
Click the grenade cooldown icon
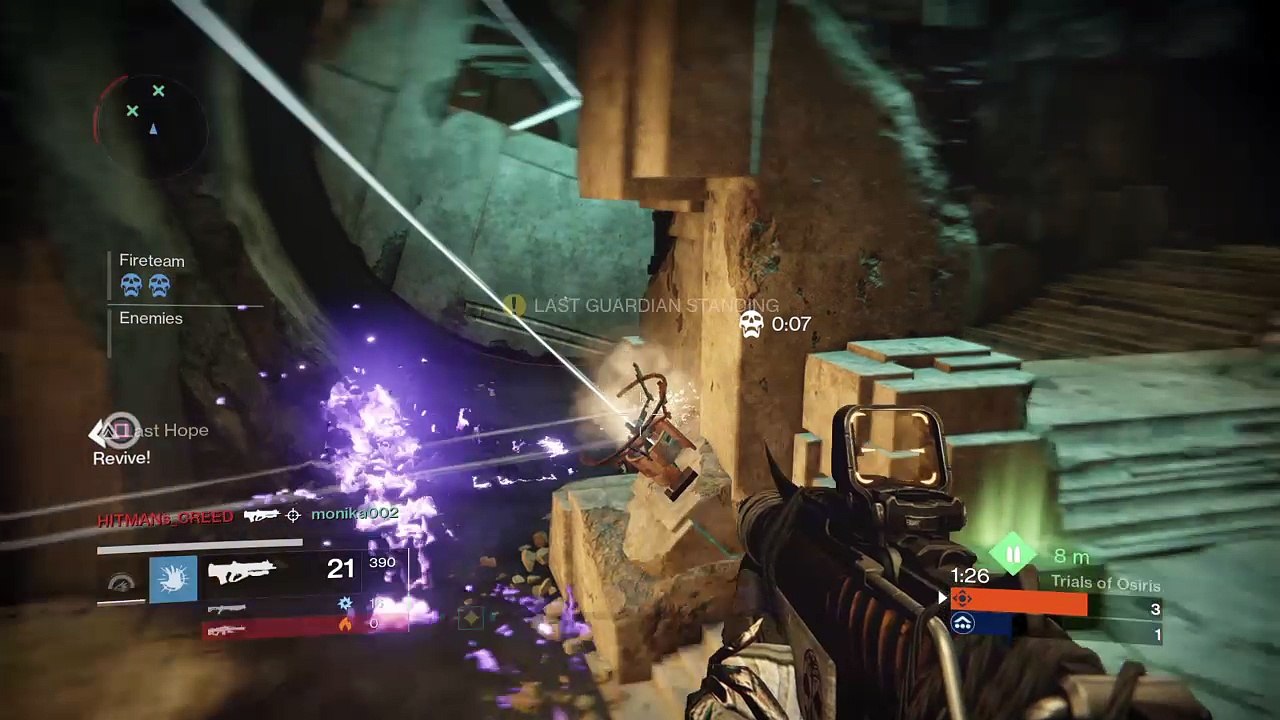click(122, 582)
